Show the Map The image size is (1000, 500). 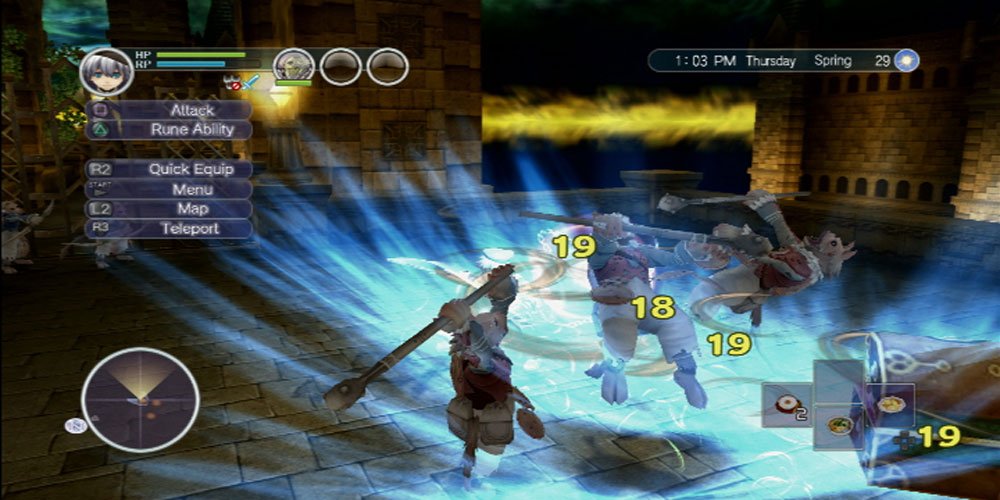168,209
